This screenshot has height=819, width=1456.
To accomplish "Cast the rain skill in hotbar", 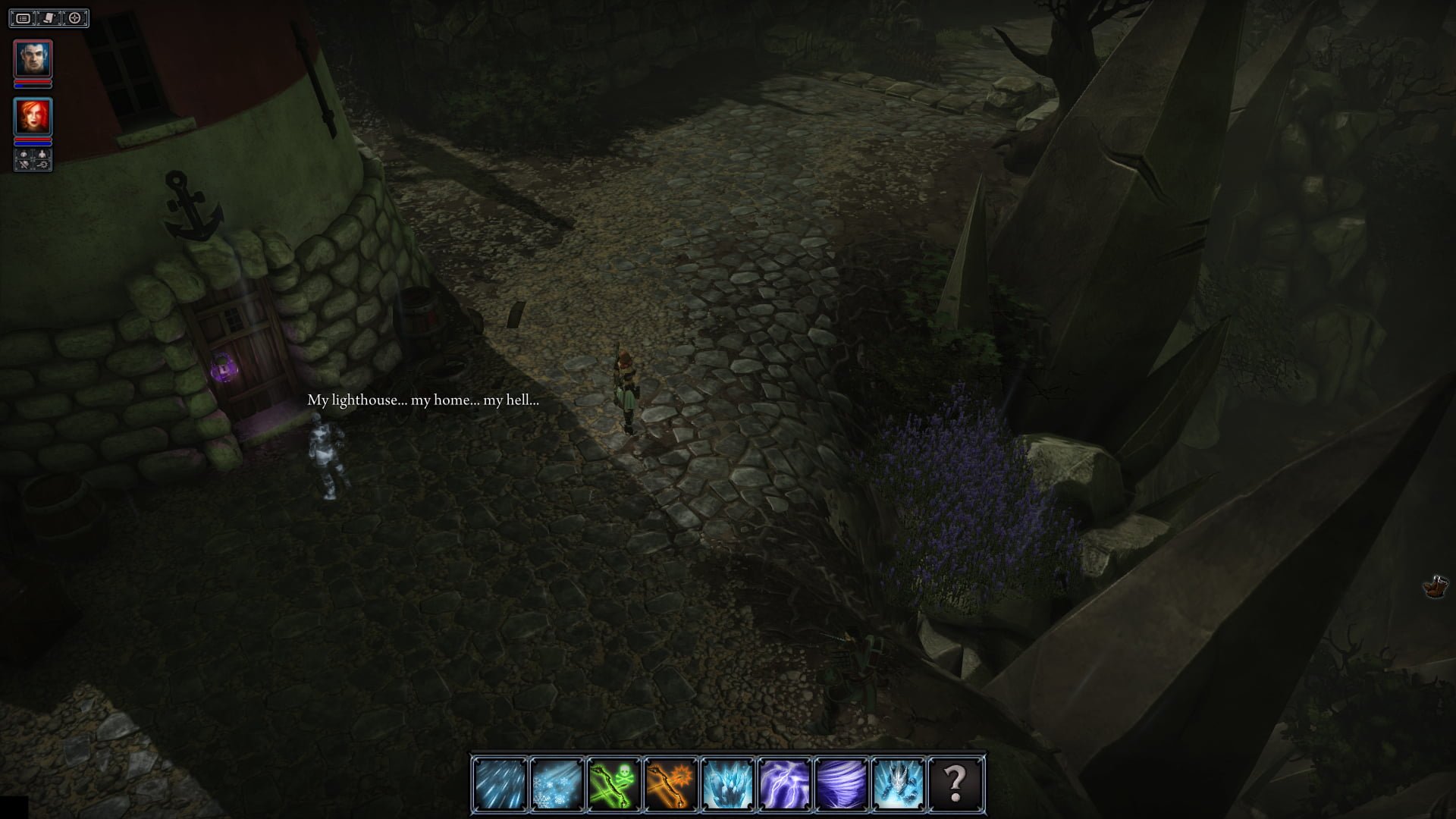I will [500, 783].
